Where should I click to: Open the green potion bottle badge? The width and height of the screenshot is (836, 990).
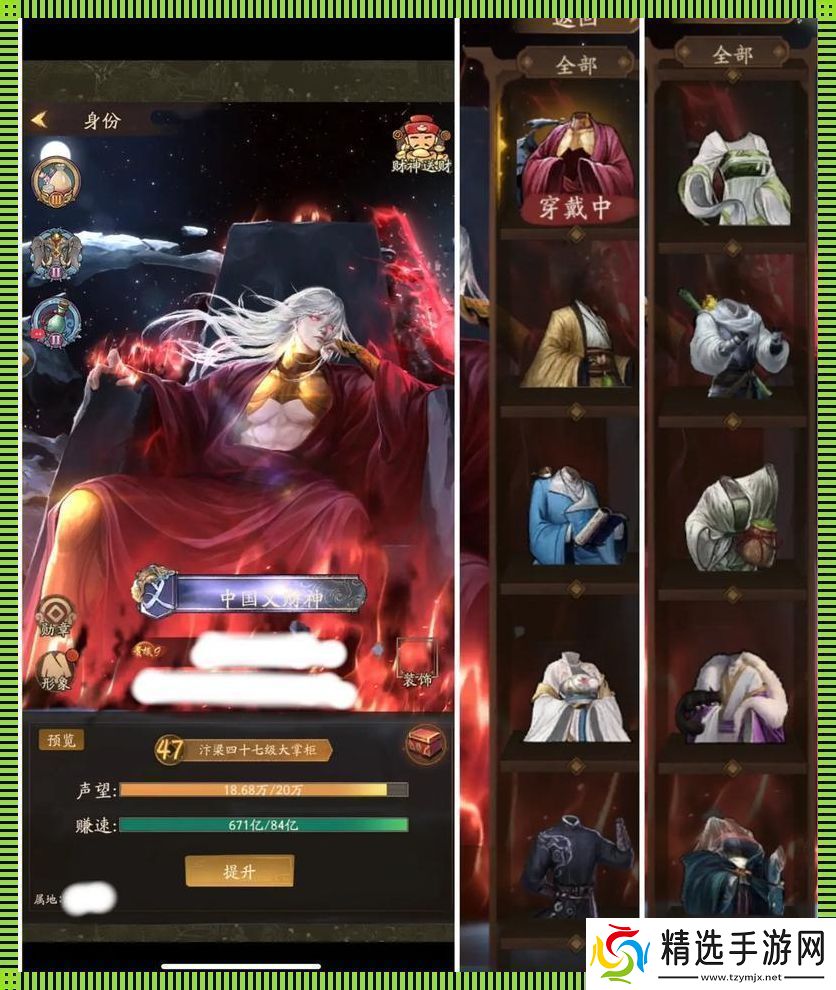click(56, 321)
